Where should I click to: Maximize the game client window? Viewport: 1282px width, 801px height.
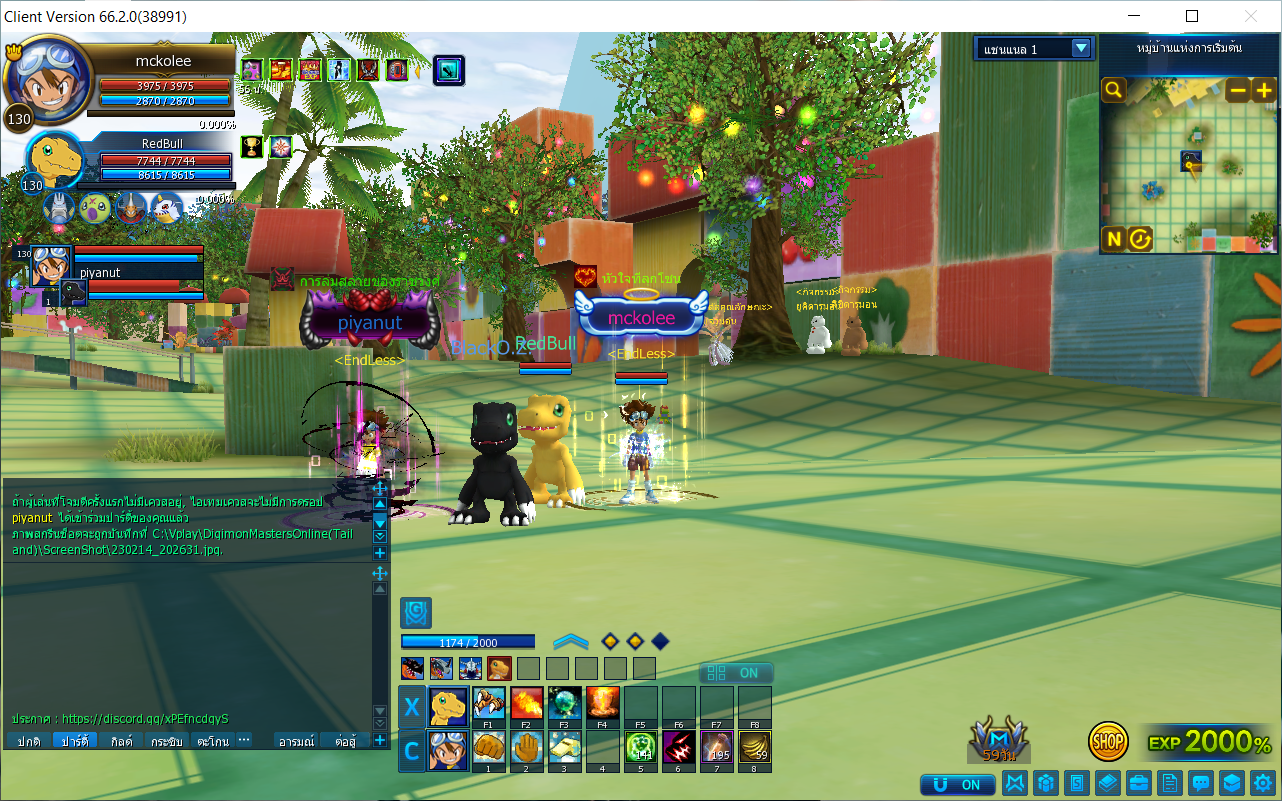pos(1191,16)
